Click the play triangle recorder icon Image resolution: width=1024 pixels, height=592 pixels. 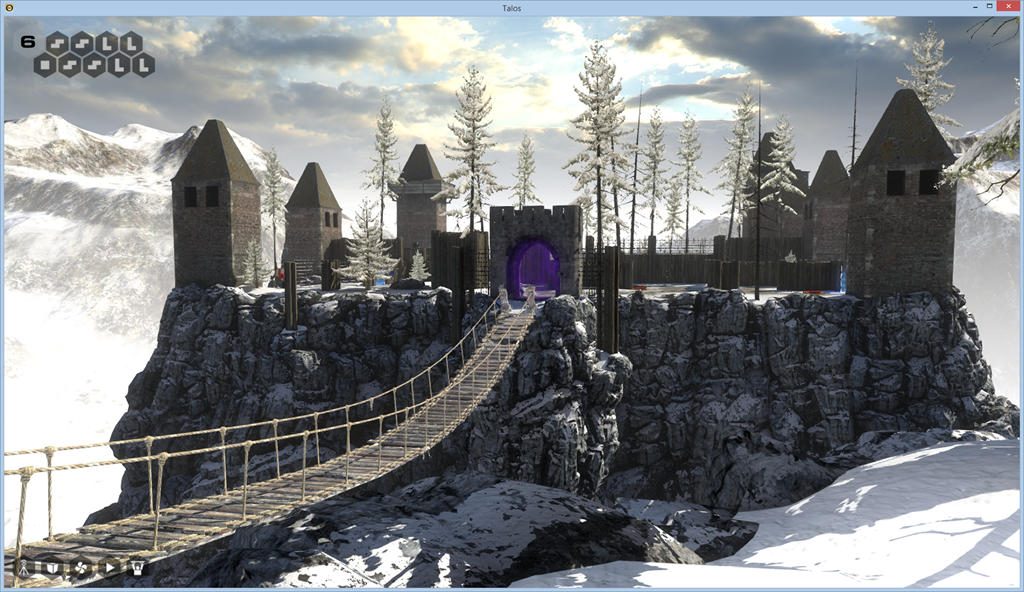click(109, 568)
